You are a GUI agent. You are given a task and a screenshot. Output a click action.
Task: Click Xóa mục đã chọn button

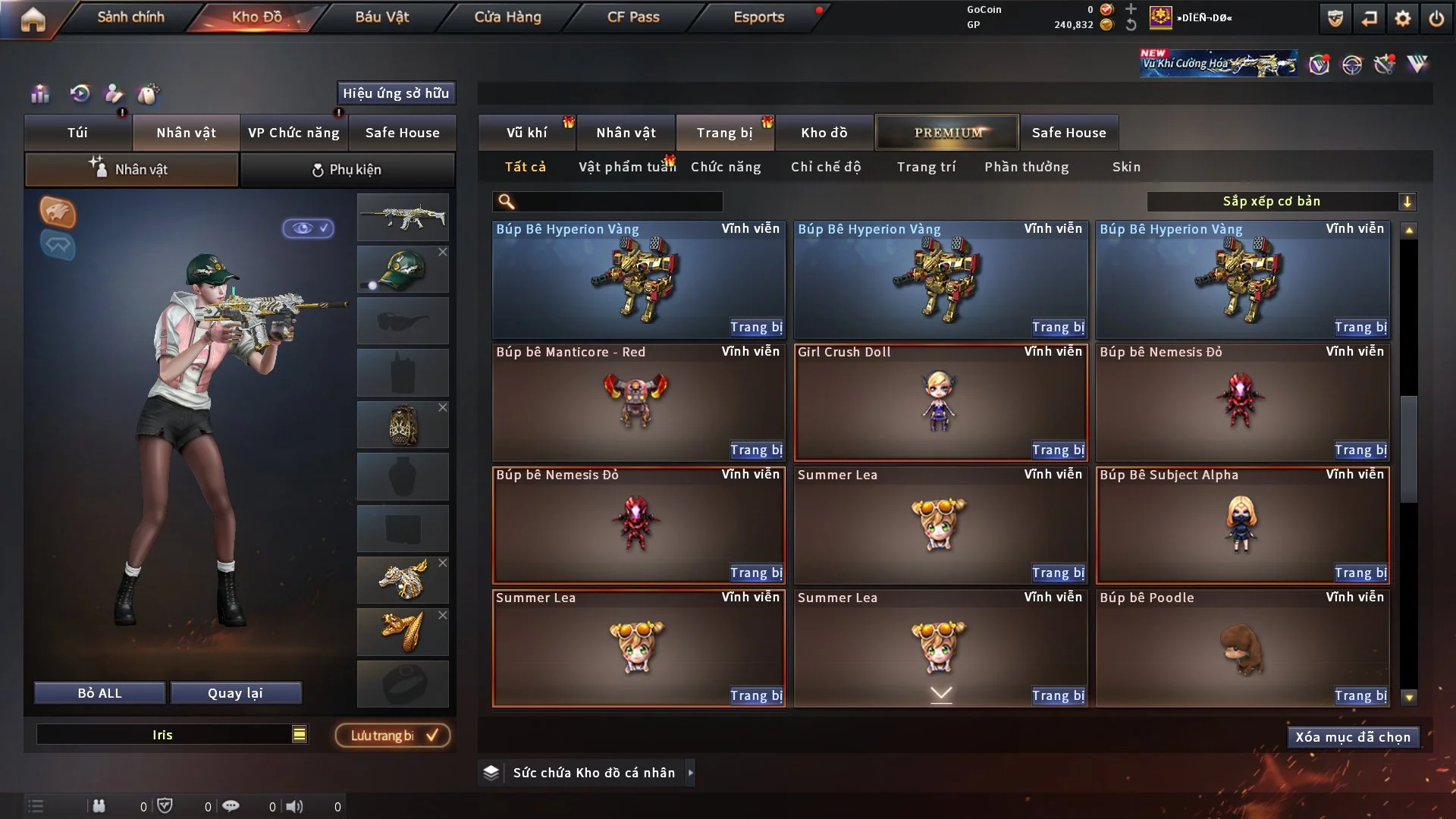click(x=1353, y=737)
